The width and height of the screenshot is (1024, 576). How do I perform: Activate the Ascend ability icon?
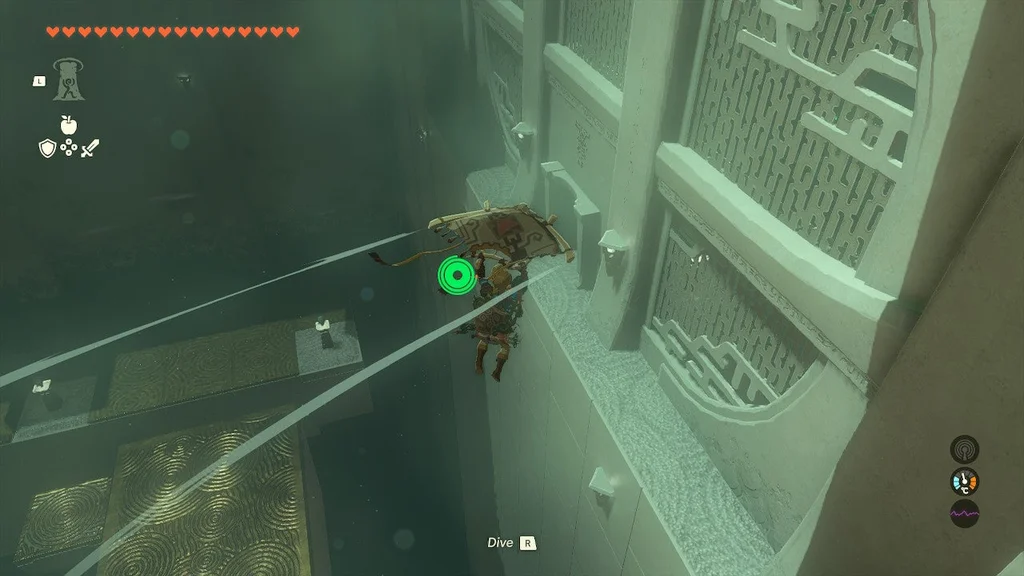(69, 80)
